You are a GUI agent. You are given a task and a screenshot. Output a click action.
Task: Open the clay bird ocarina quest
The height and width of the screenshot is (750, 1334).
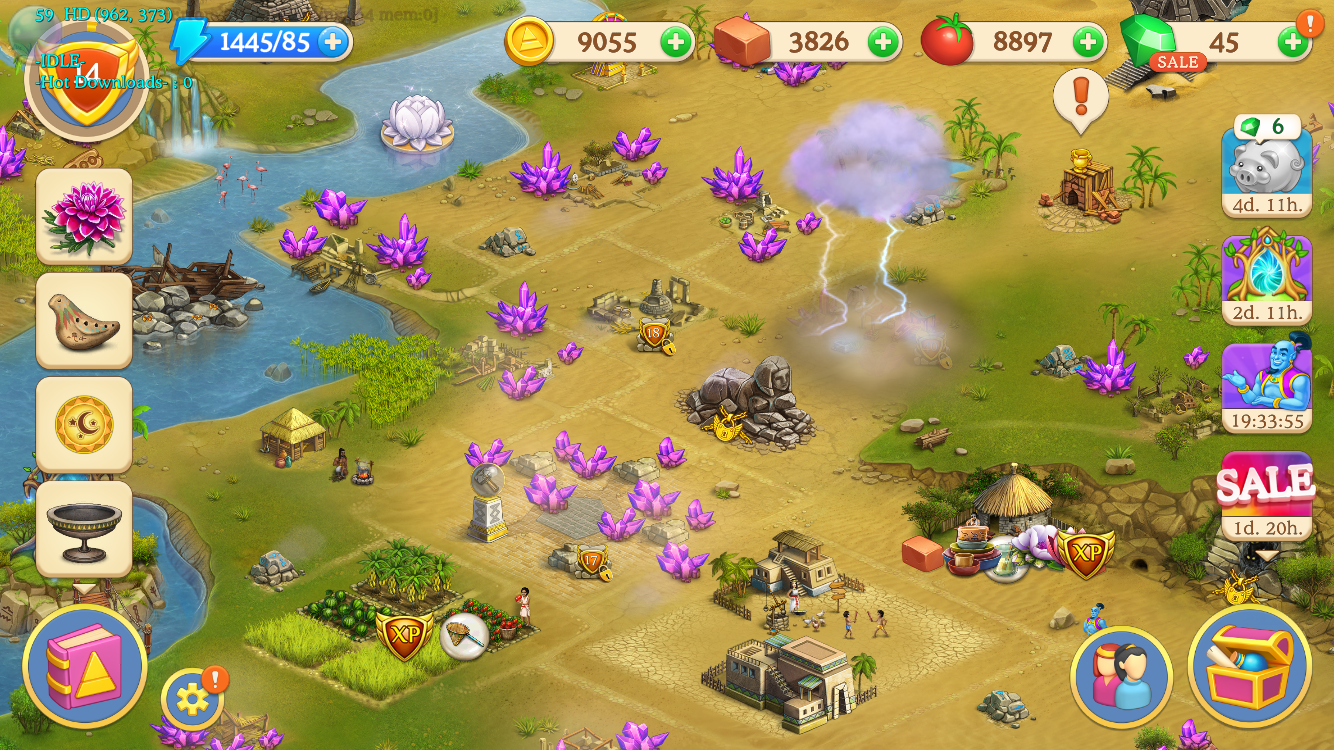(x=84, y=320)
